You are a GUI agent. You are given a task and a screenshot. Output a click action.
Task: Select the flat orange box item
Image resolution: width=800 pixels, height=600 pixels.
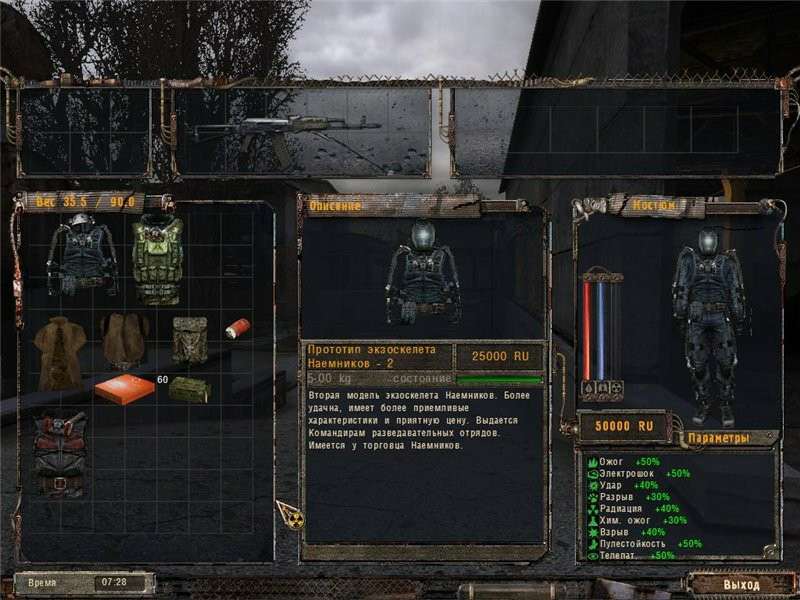tap(125, 388)
